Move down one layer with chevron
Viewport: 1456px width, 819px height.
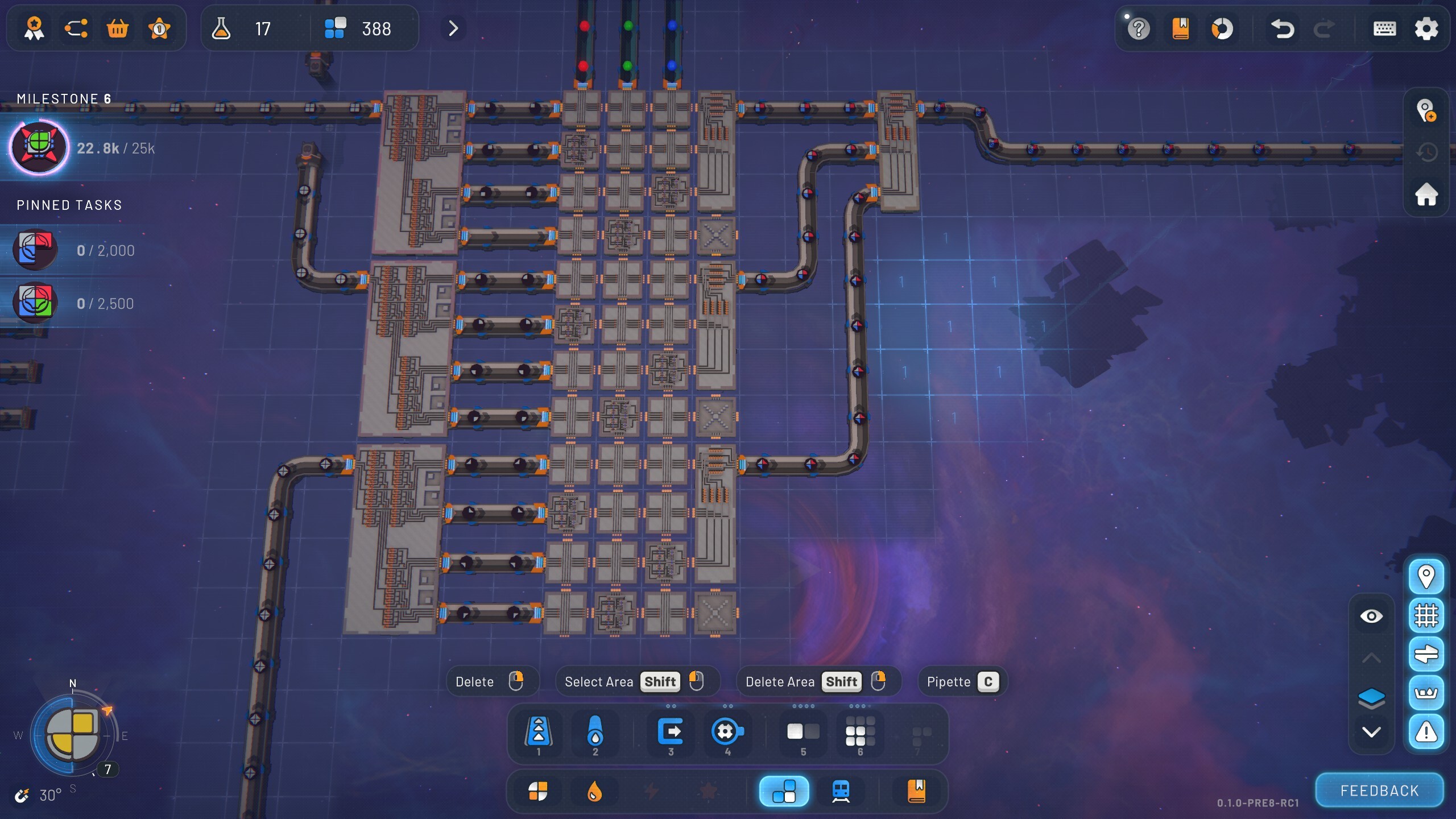[1371, 732]
